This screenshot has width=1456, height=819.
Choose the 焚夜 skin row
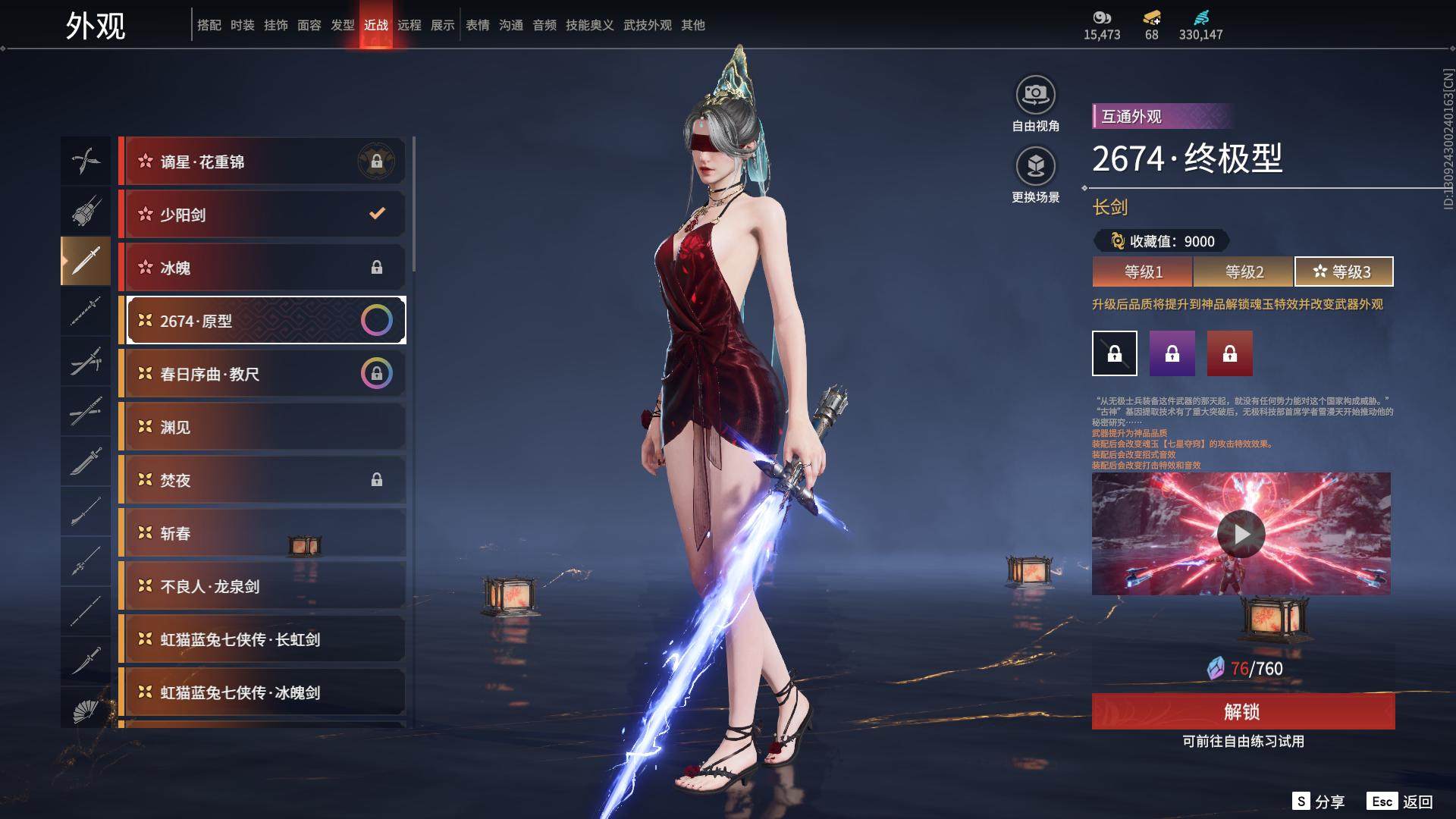262,480
